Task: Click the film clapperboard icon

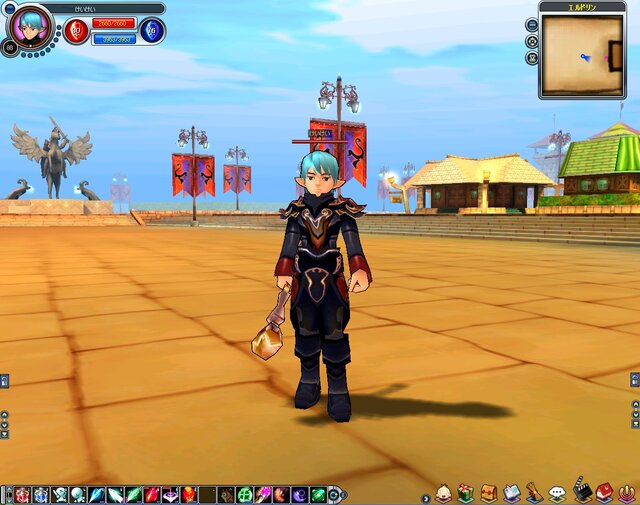Action: [581, 493]
